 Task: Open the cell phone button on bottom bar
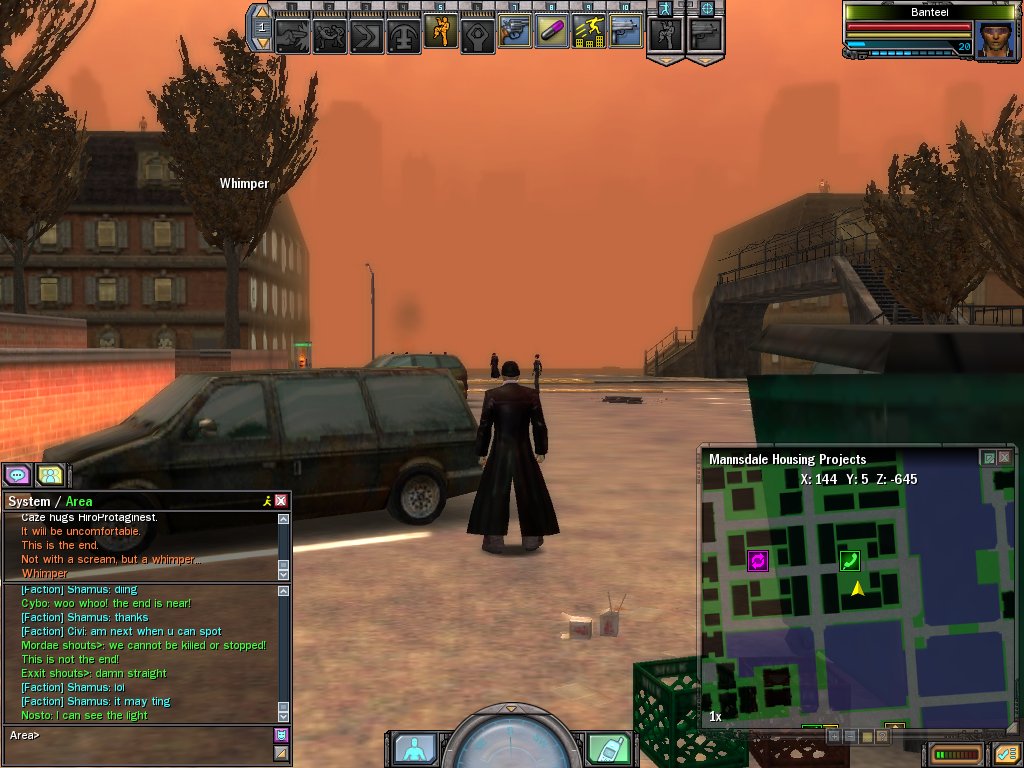click(608, 747)
